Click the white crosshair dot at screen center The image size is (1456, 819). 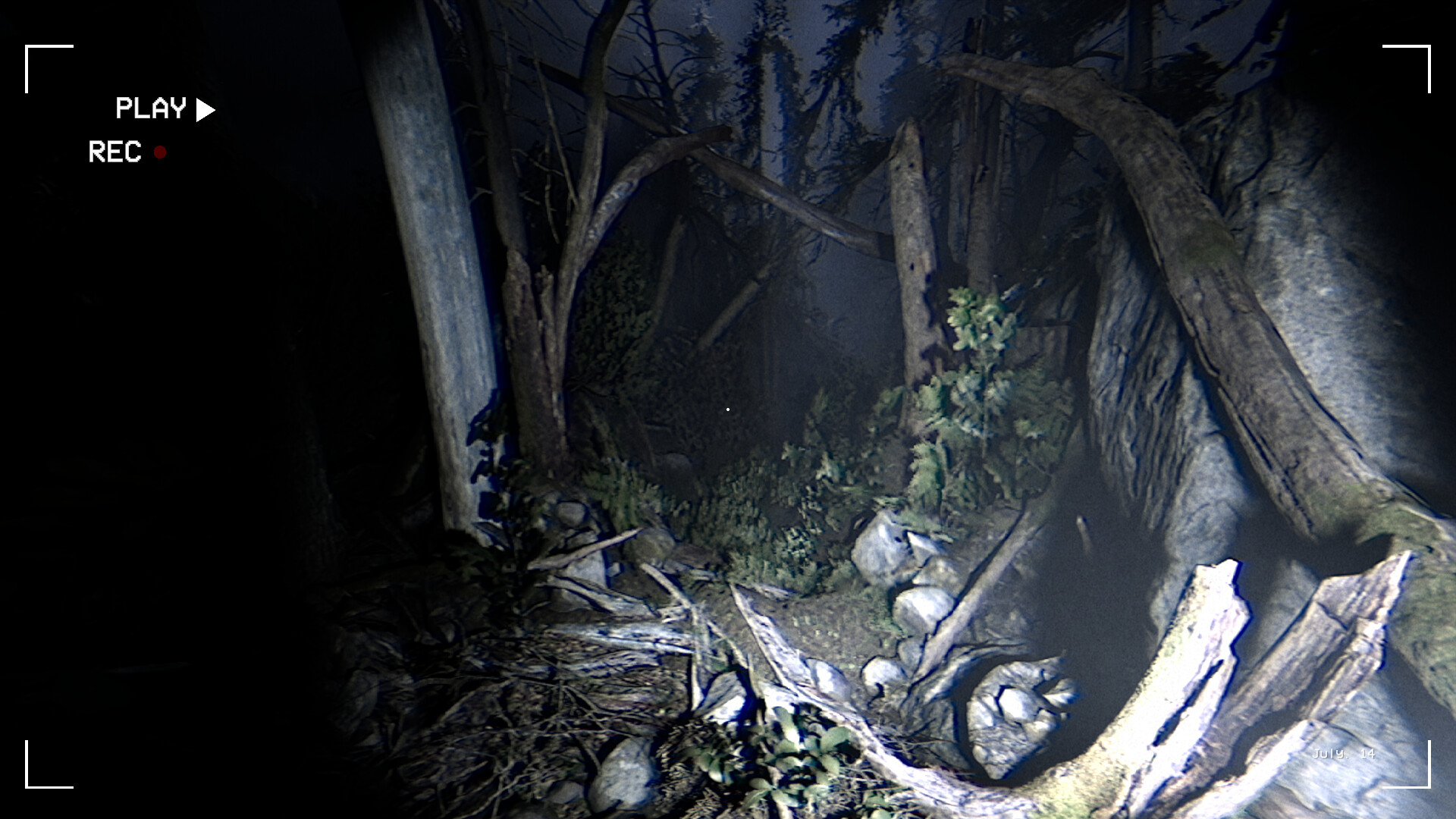(x=728, y=409)
